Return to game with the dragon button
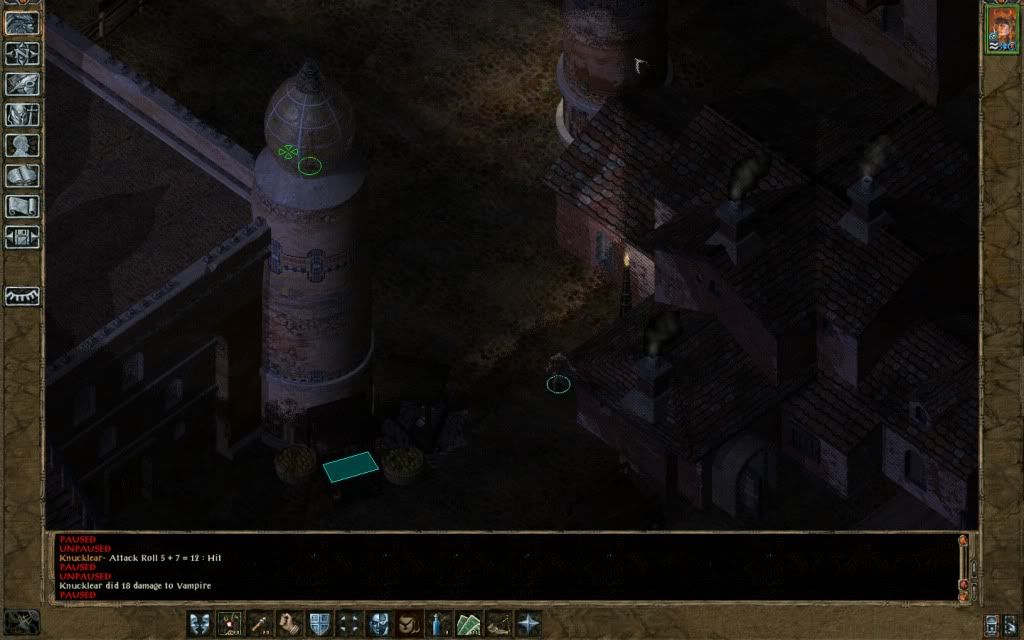Viewport: 1024px width, 640px height. (x=22, y=22)
